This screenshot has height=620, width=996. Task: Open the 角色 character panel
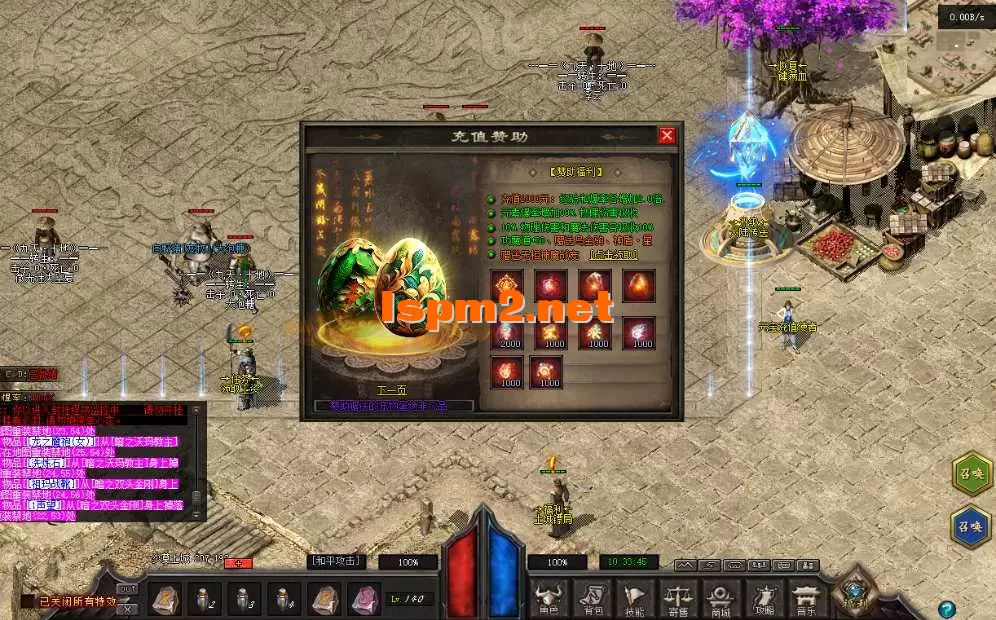click(x=550, y=596)
